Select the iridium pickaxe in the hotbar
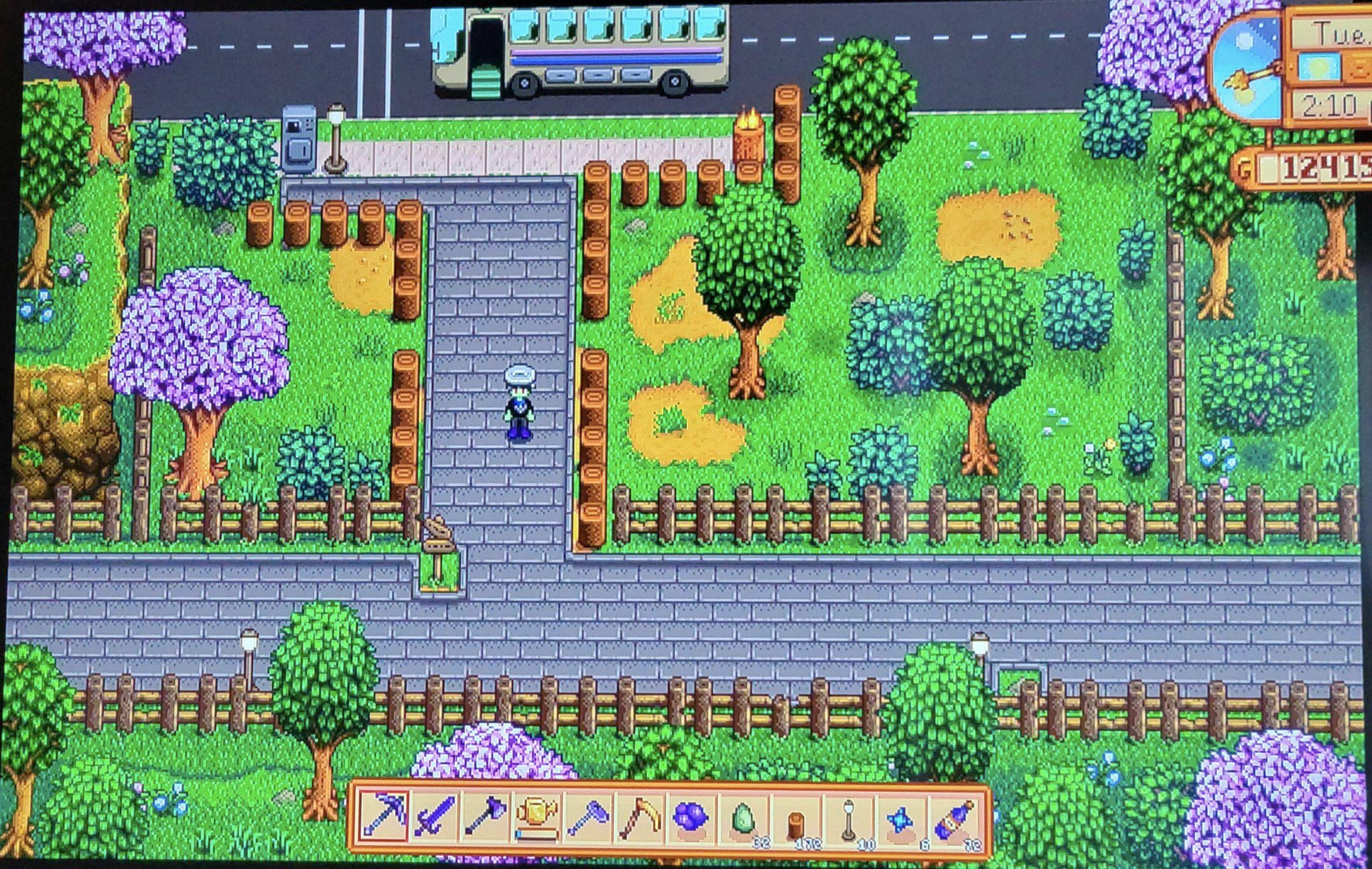 [x=383, y=817]
